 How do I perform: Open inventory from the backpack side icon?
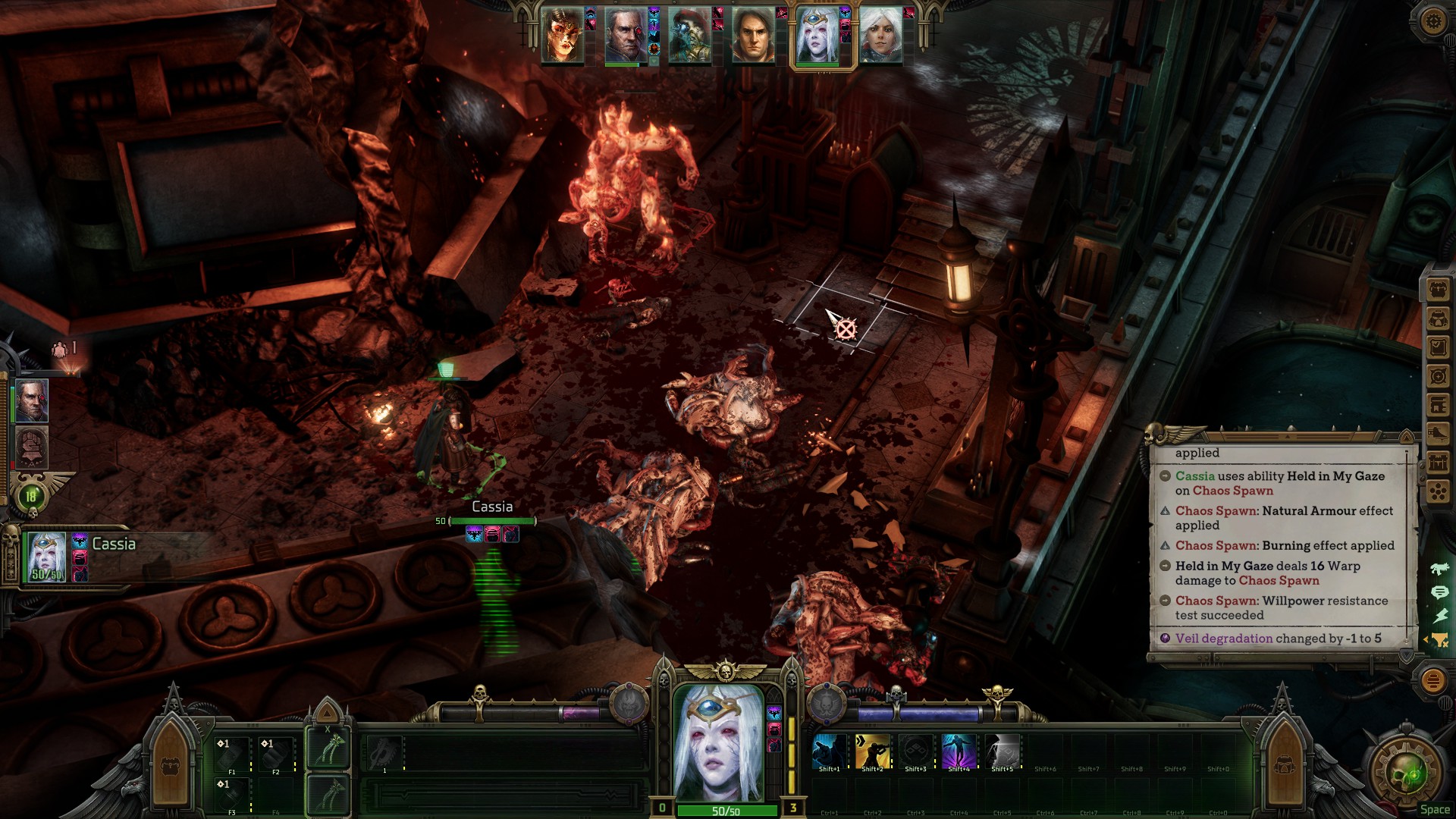pyautogui.click(x=1438, y=290)
